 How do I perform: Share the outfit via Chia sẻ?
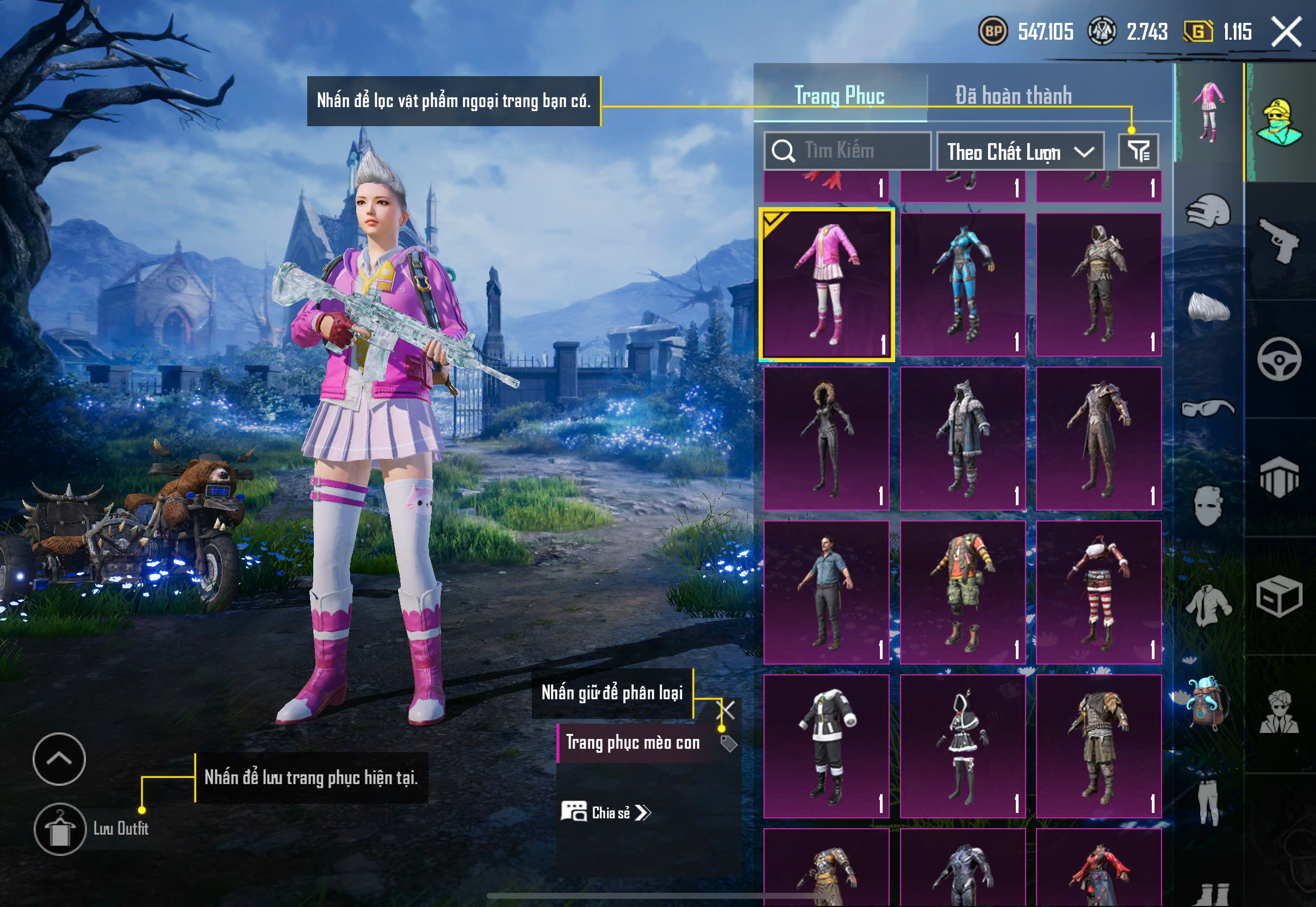point(606,813)
